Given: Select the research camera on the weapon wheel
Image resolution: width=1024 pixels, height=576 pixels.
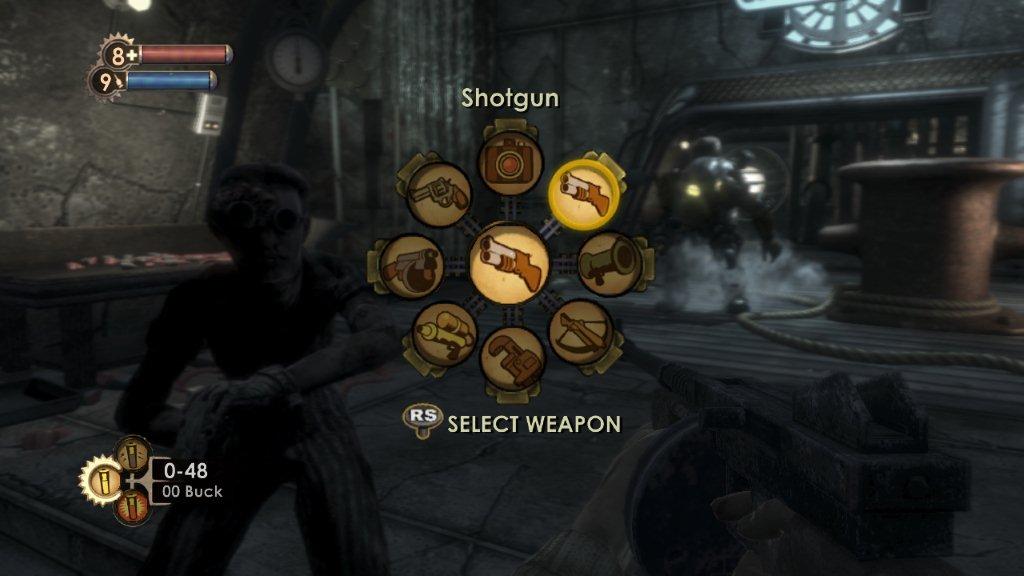Looking at the screenshot, I should tap(511, 161).
